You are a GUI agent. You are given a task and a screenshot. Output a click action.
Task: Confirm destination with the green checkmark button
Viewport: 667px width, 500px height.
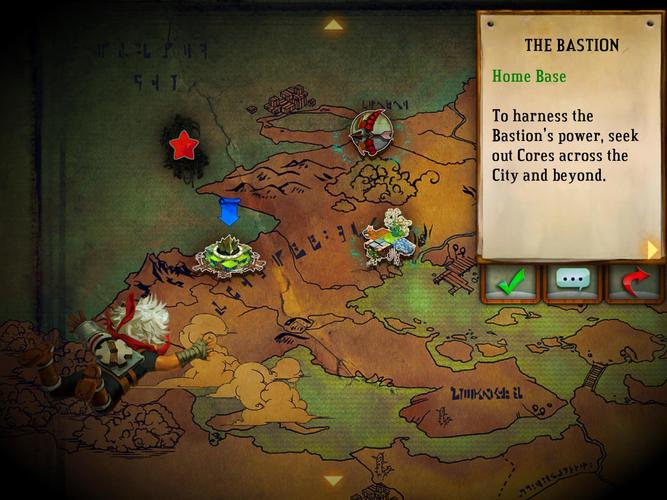(511, 283)
